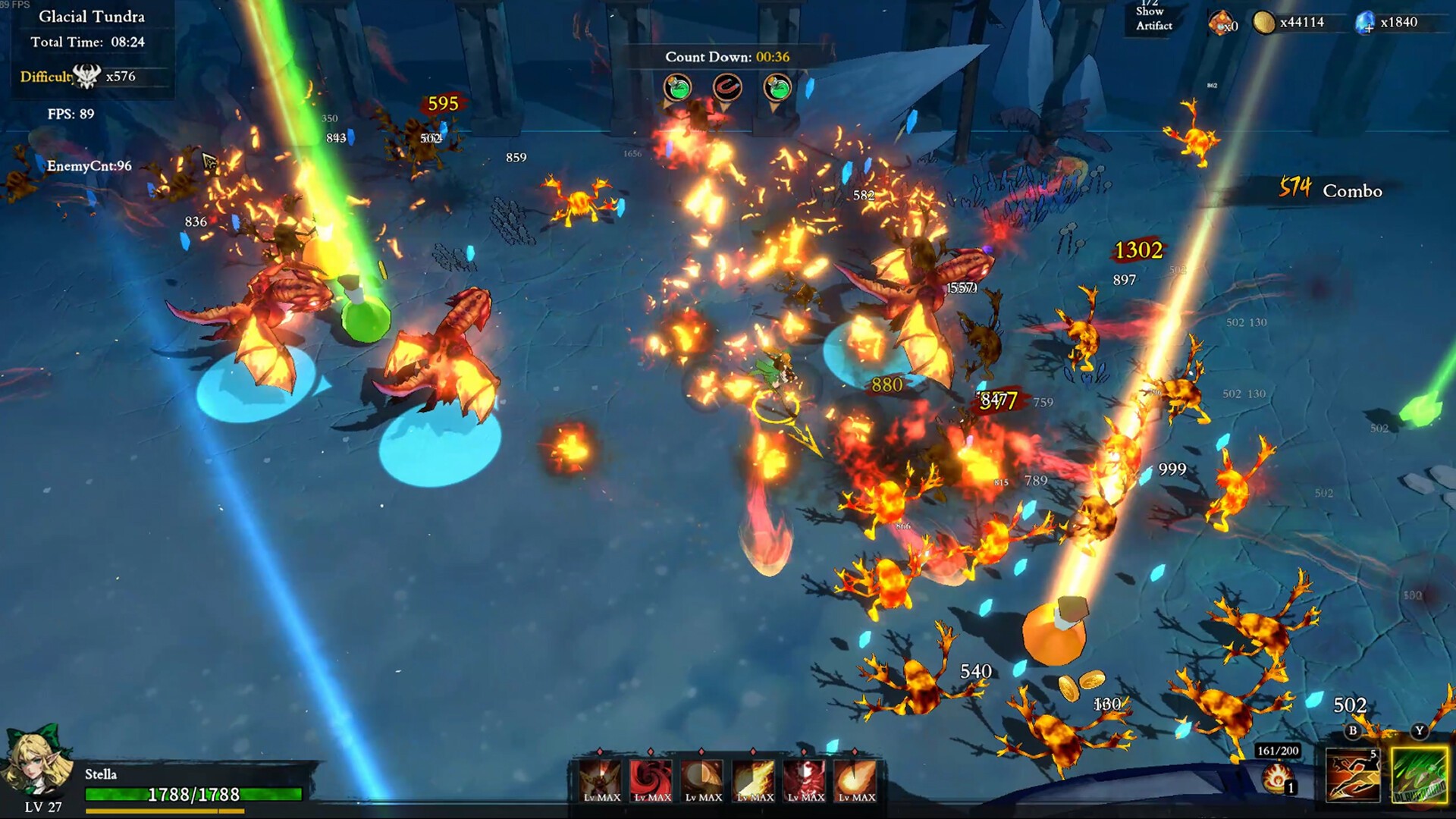Open the Count Down timer panel
Viewport: 1456px width, 819px height.
726,55
